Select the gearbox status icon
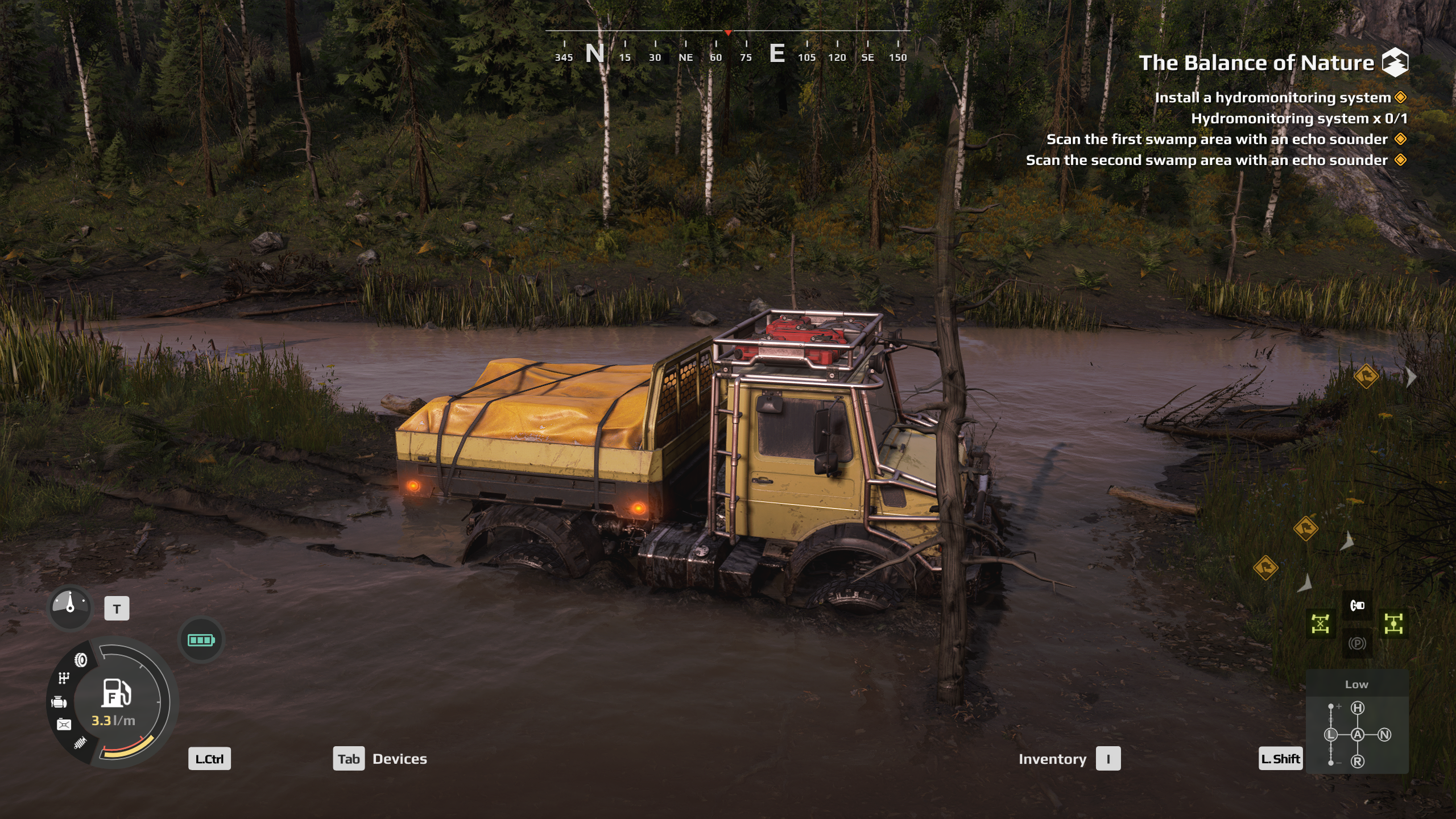Viewport: 1456px width, 819px height. [64, 678]
